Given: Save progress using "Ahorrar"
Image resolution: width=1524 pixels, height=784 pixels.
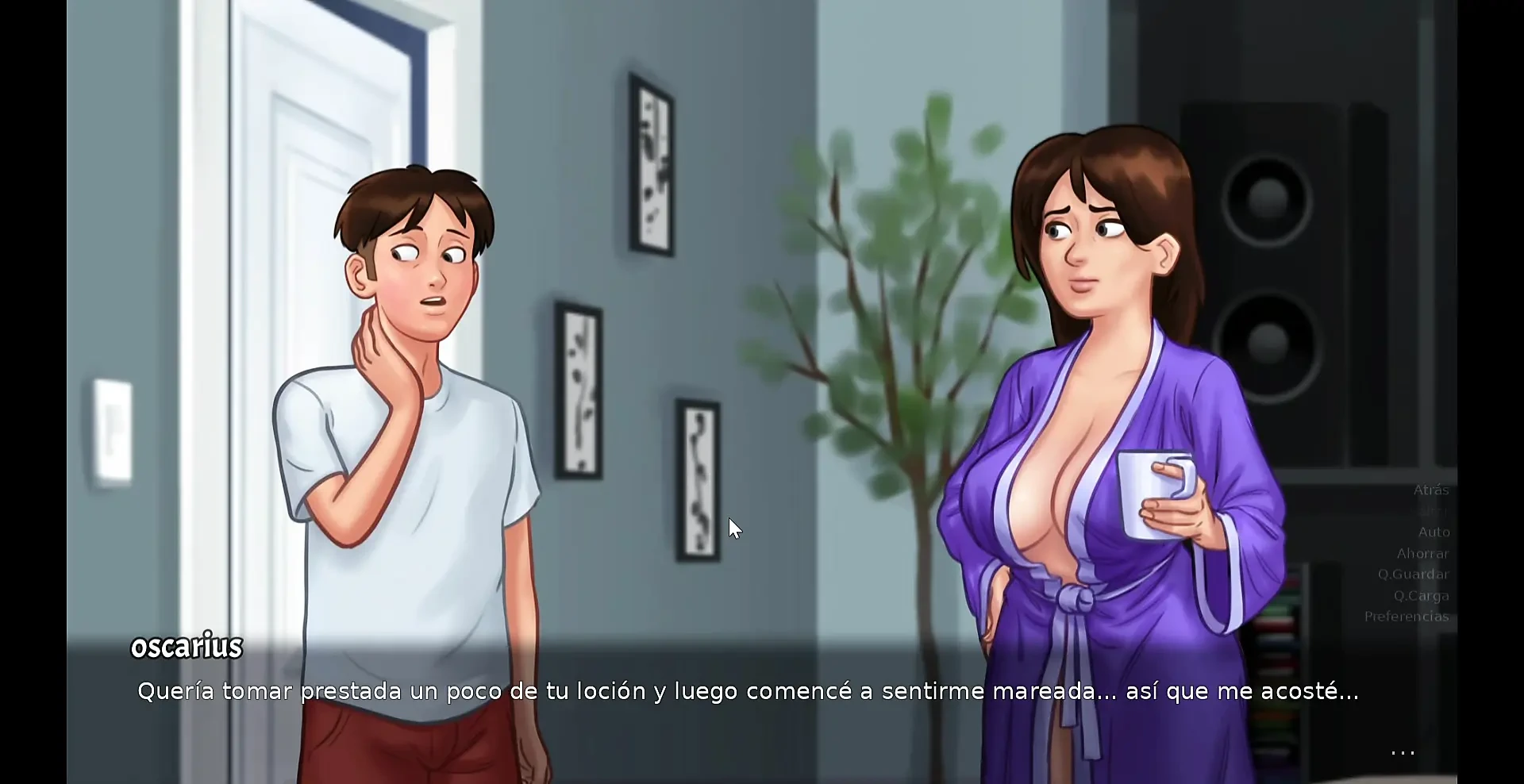Looking at the screenshot, I should (x=1424, y=554).
